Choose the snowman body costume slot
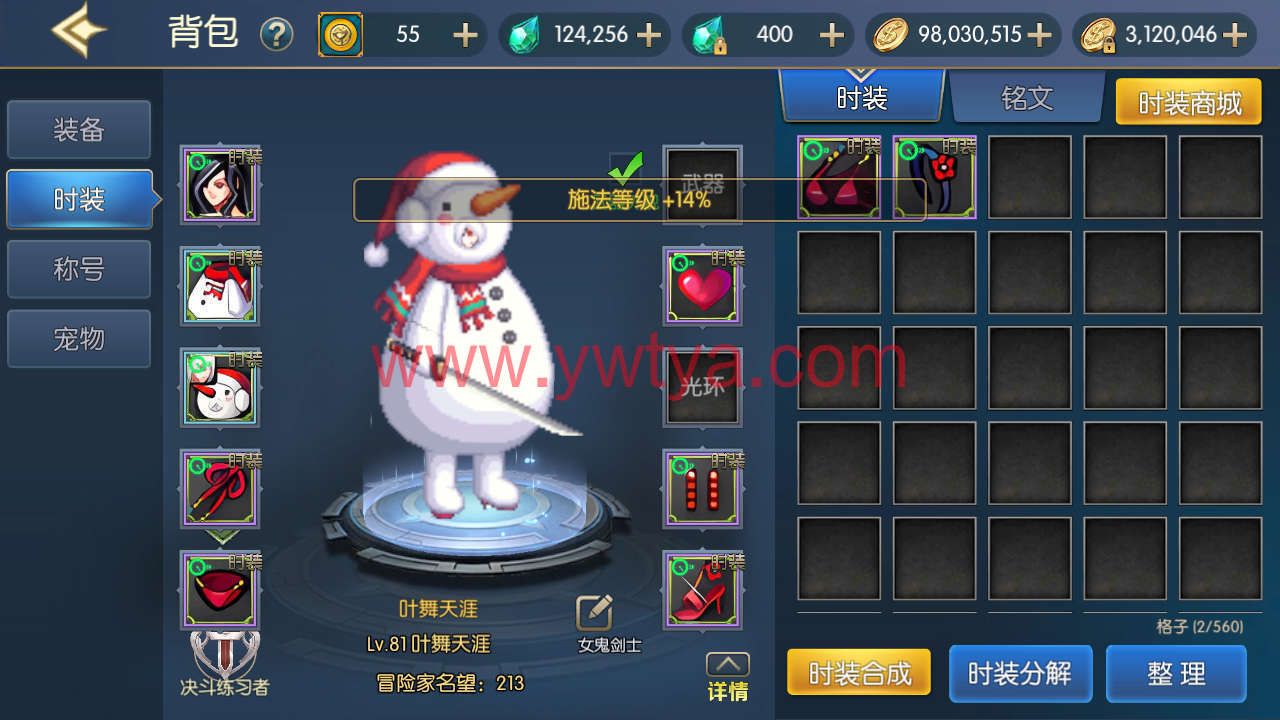 (x=220, y=287)
